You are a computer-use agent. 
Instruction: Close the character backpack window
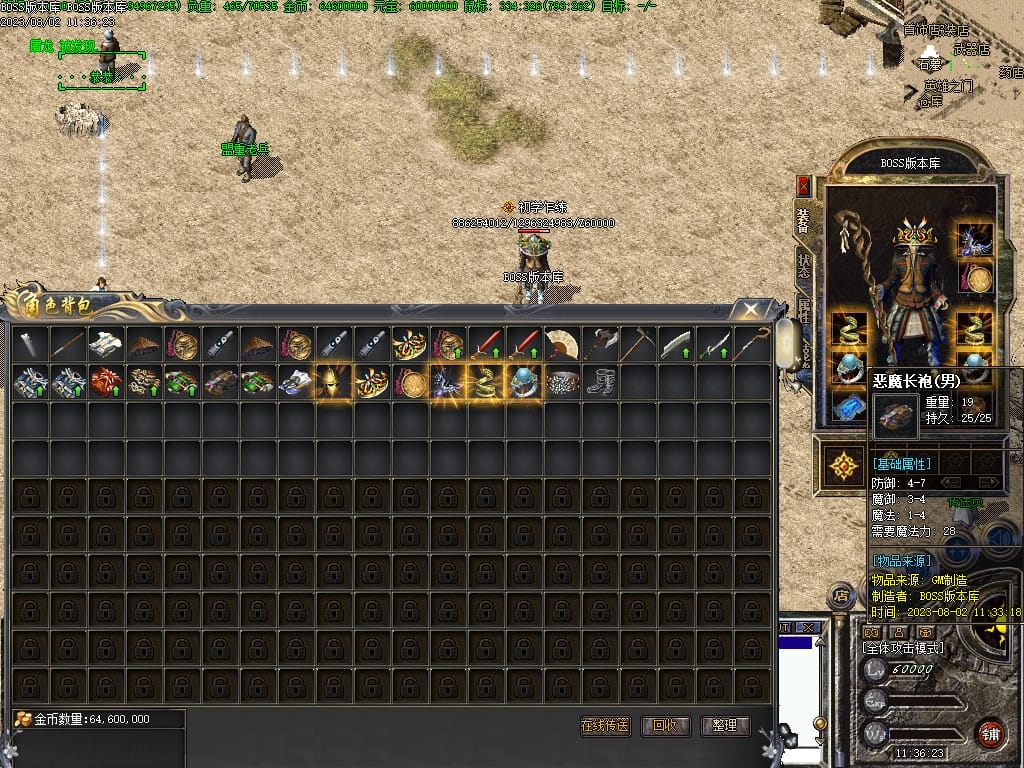(748, 309)
